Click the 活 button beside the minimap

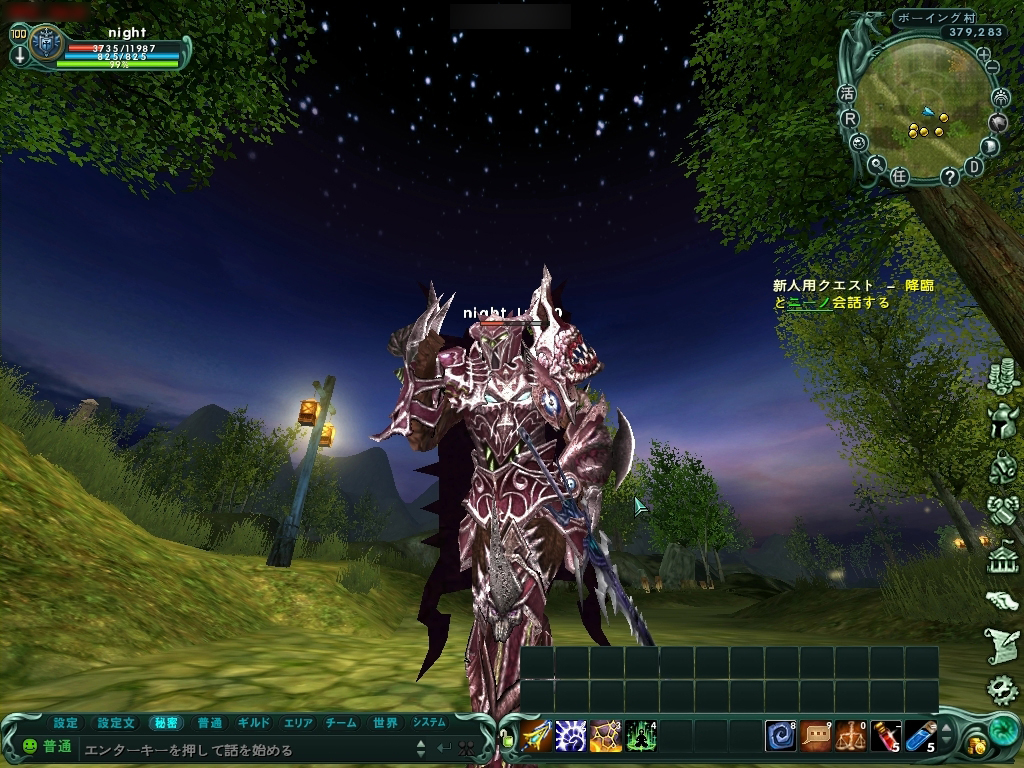tap(848, 93)
